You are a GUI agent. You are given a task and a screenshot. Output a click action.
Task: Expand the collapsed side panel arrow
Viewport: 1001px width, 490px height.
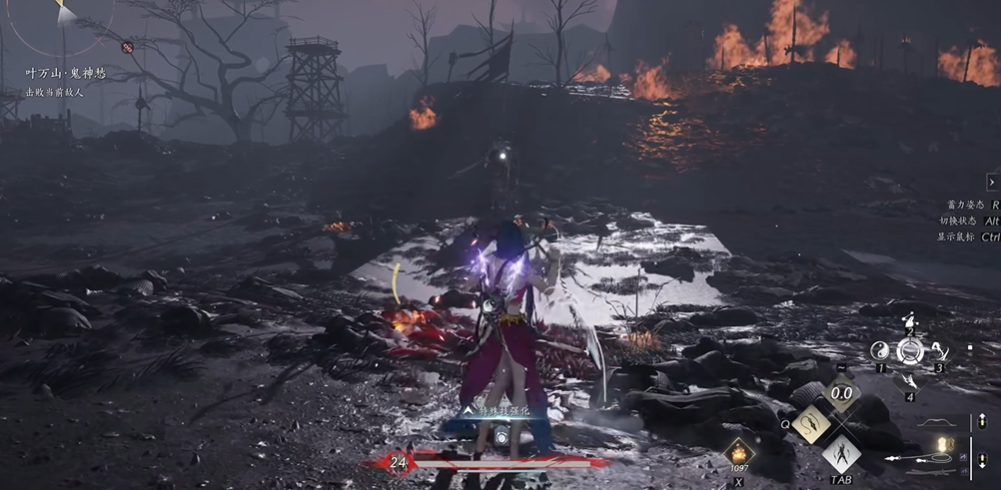[991, 182]
